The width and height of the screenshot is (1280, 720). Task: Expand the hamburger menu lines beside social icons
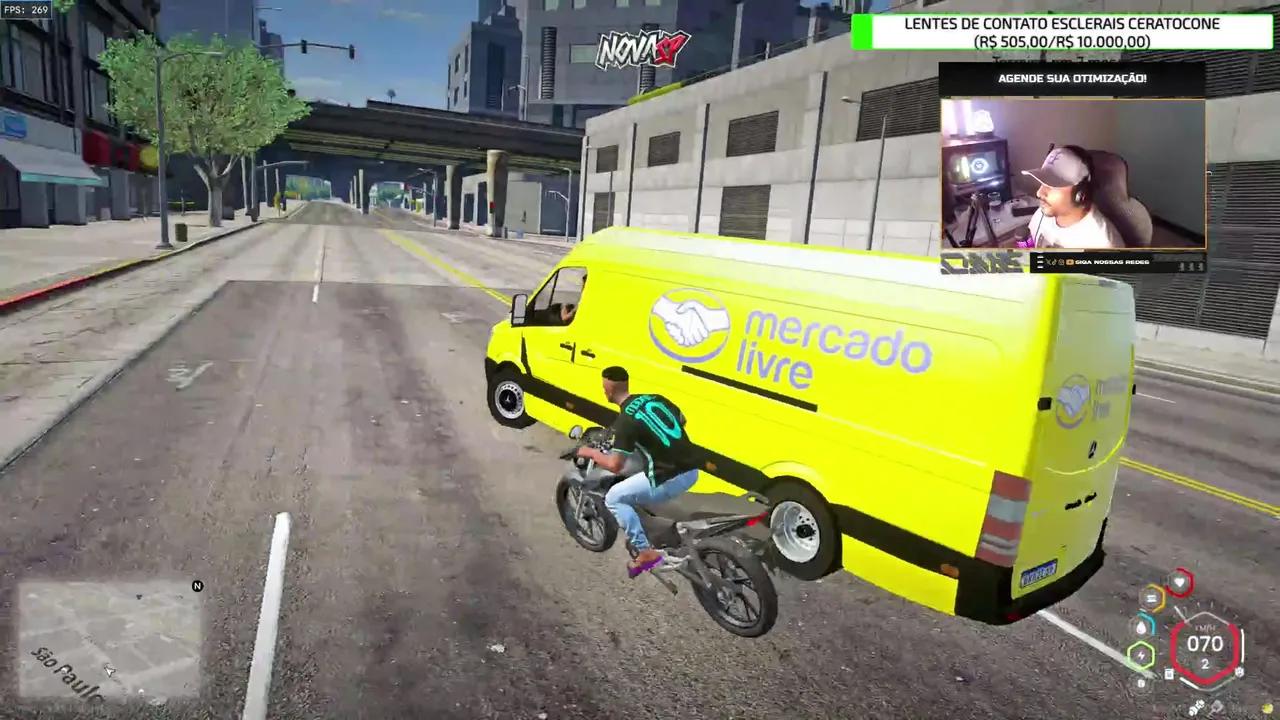pos(1041,262)
